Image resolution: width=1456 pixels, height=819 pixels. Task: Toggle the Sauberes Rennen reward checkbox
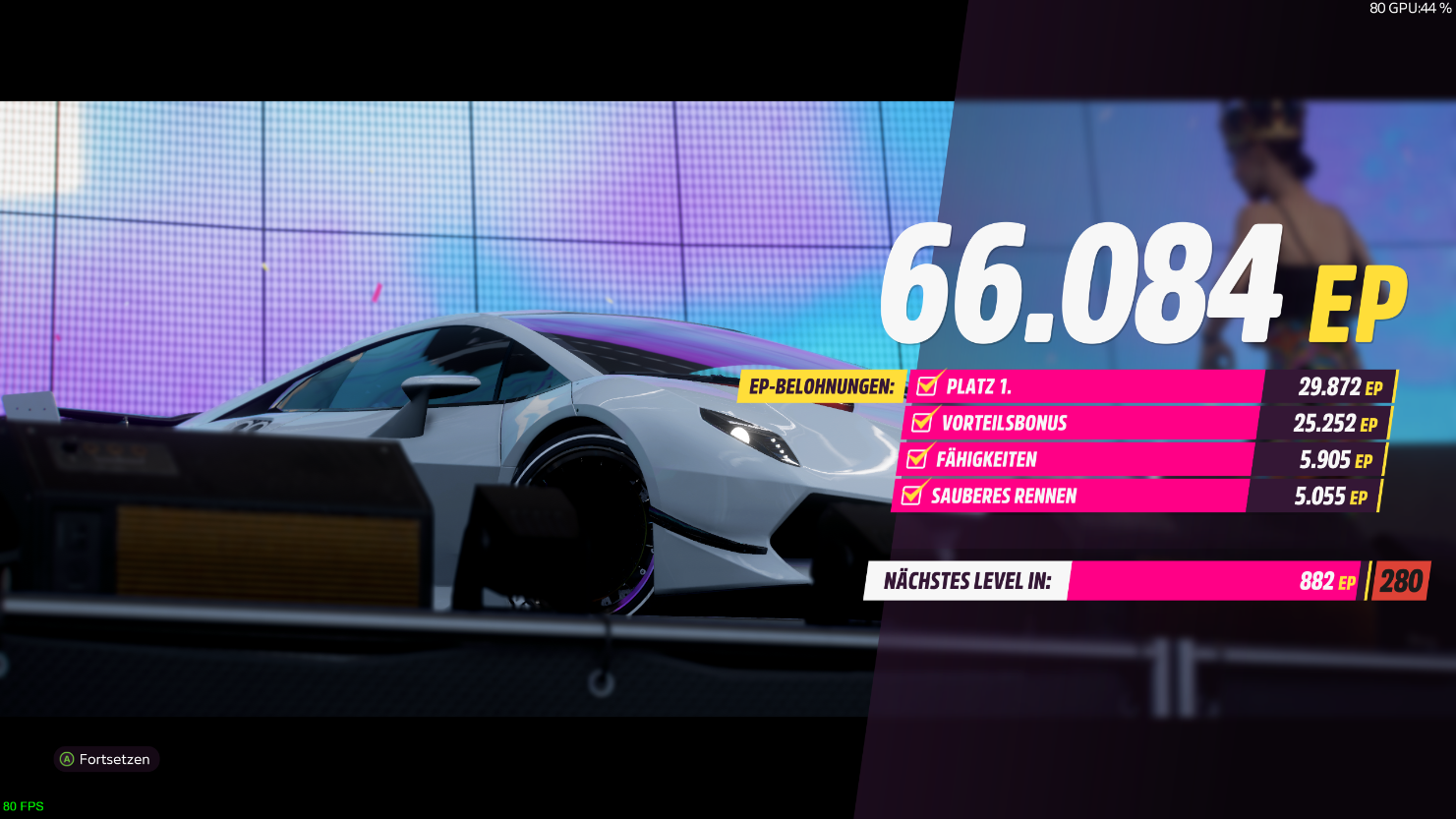tap(912, 497)
